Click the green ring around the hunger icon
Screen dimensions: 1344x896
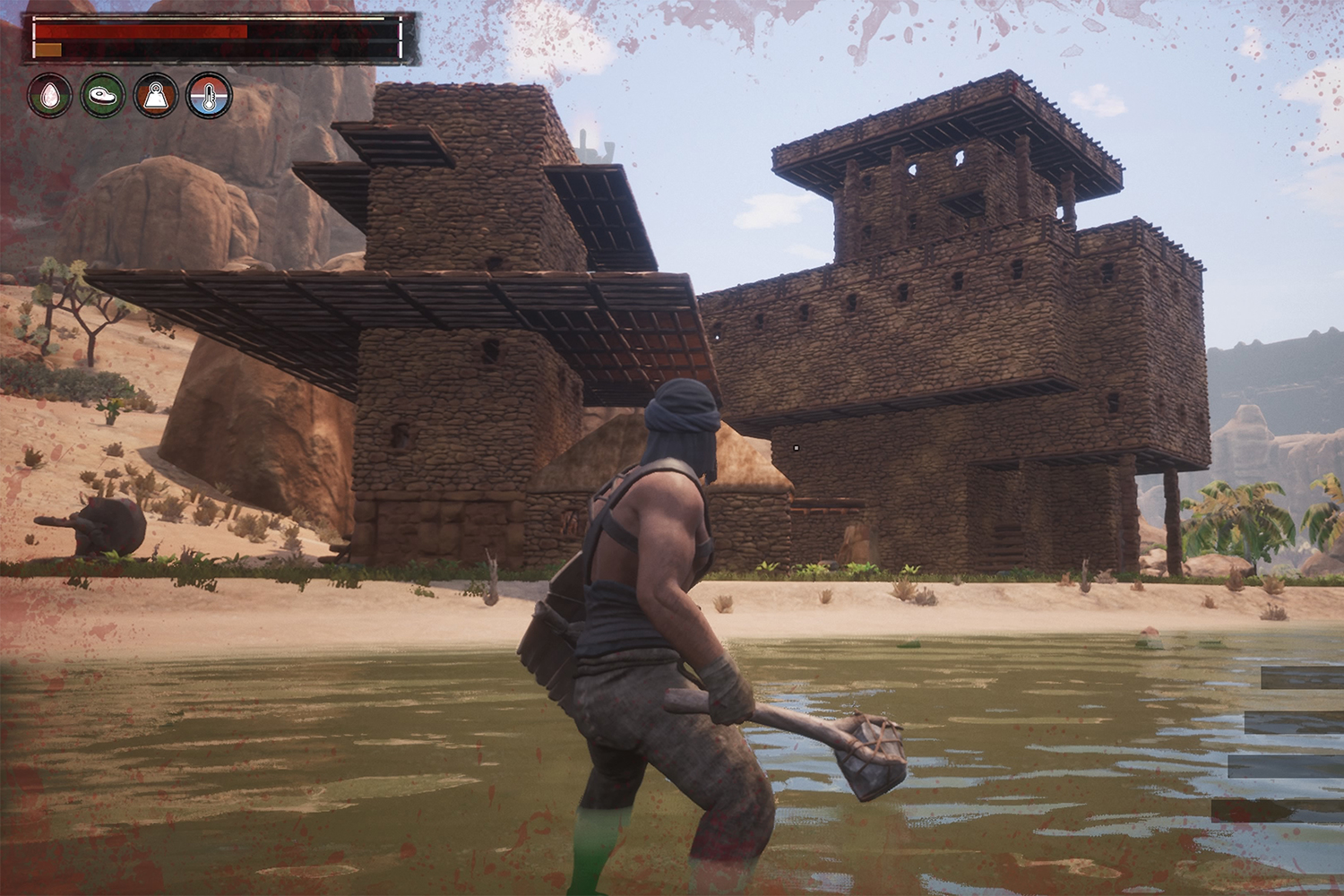(102, 81)
